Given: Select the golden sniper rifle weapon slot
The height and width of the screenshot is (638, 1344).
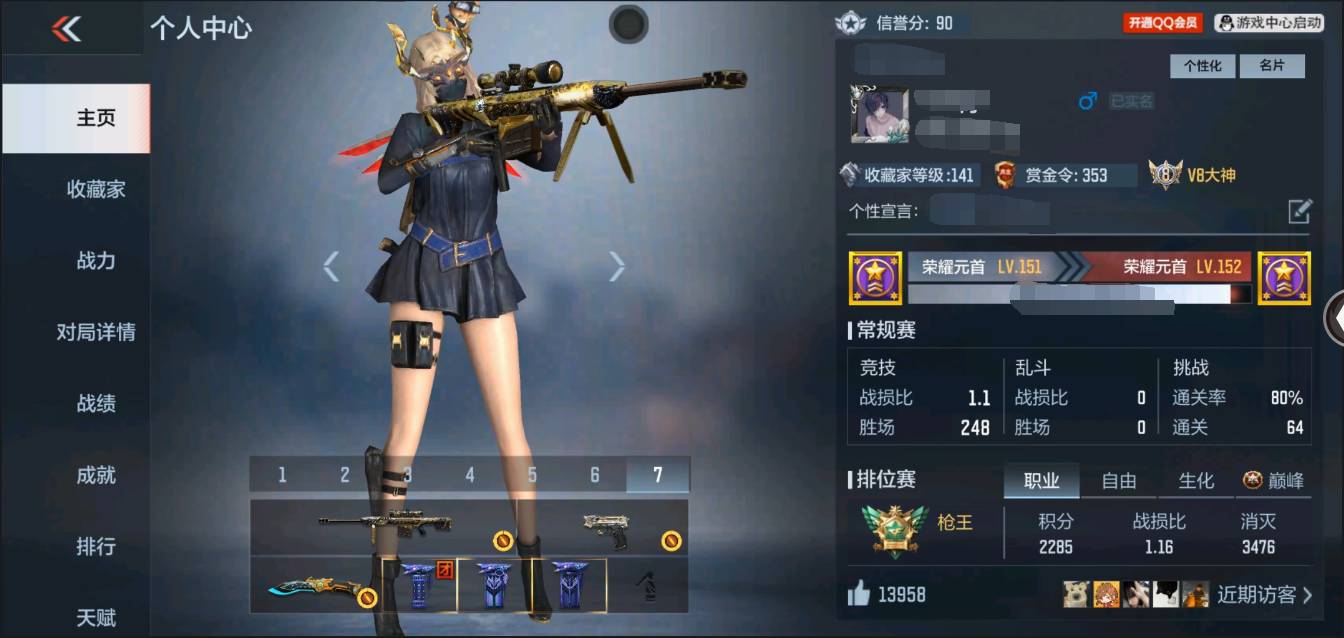Looking at the screenshot, I should tap(386, 525).
